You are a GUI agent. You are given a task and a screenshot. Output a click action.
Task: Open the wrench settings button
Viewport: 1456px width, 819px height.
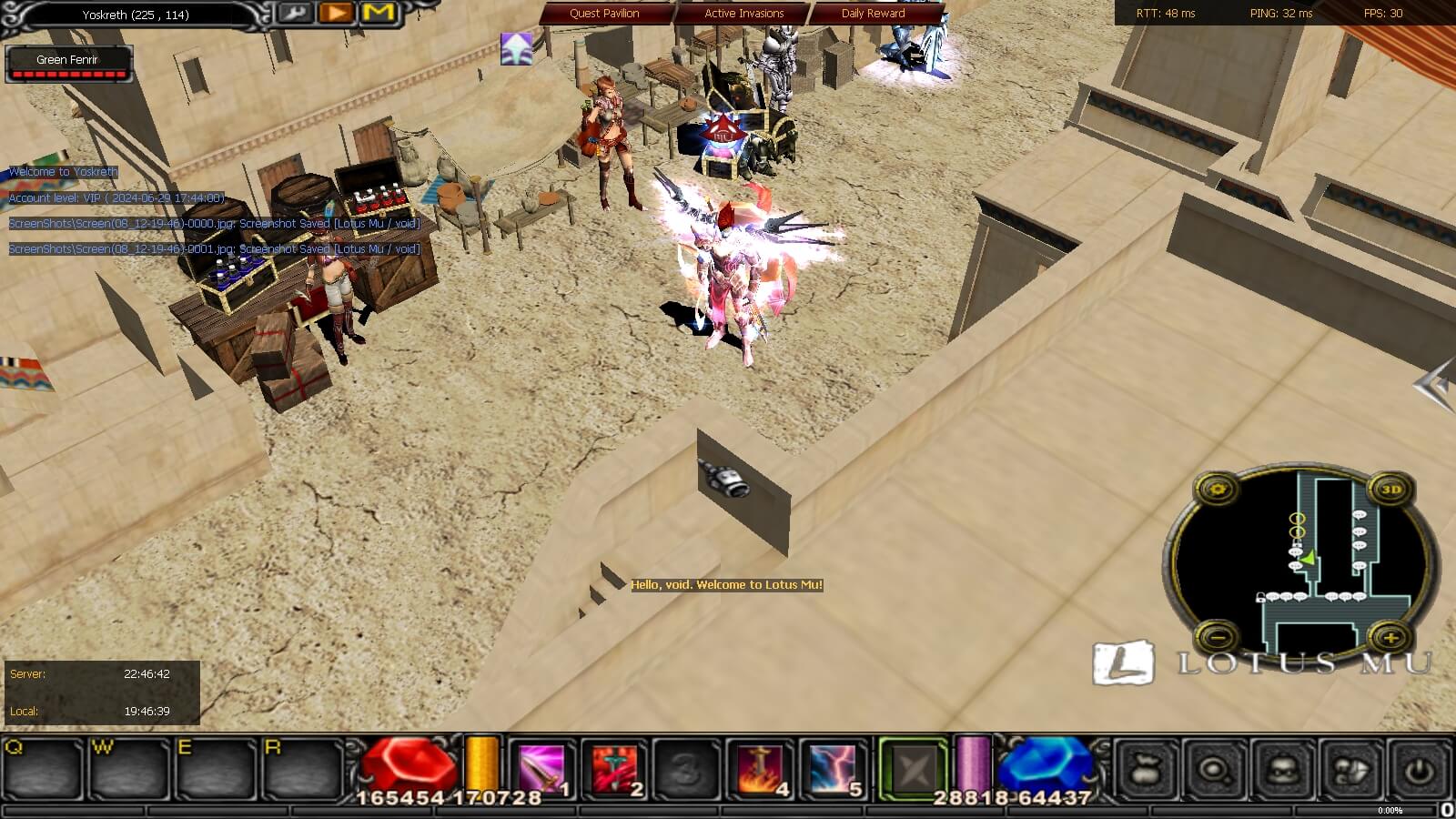293,13
